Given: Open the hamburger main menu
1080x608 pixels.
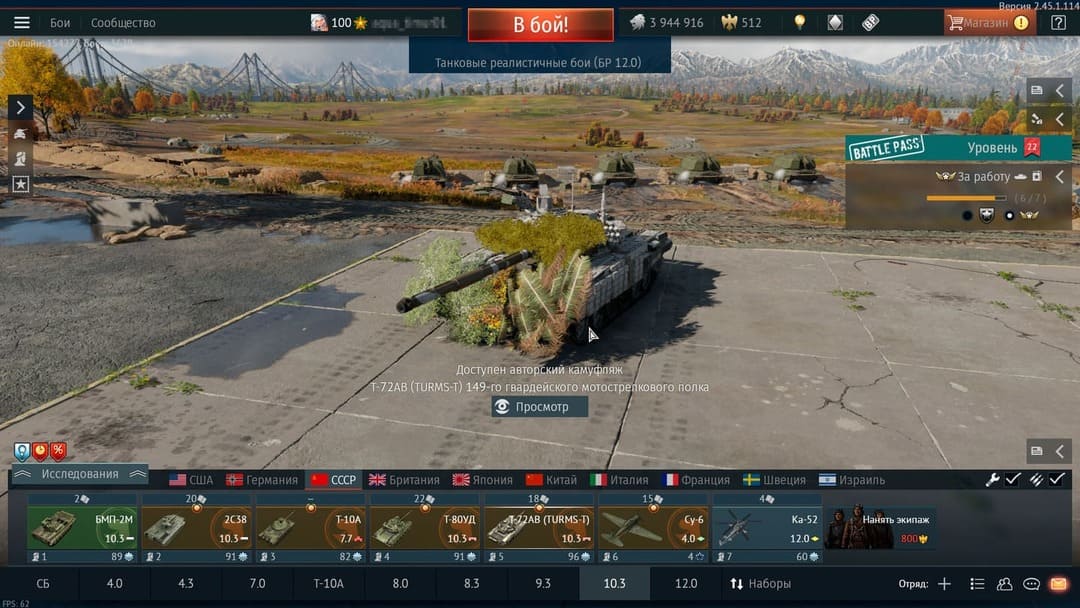Looking at the screenshot, I should [x=22, y=22].
